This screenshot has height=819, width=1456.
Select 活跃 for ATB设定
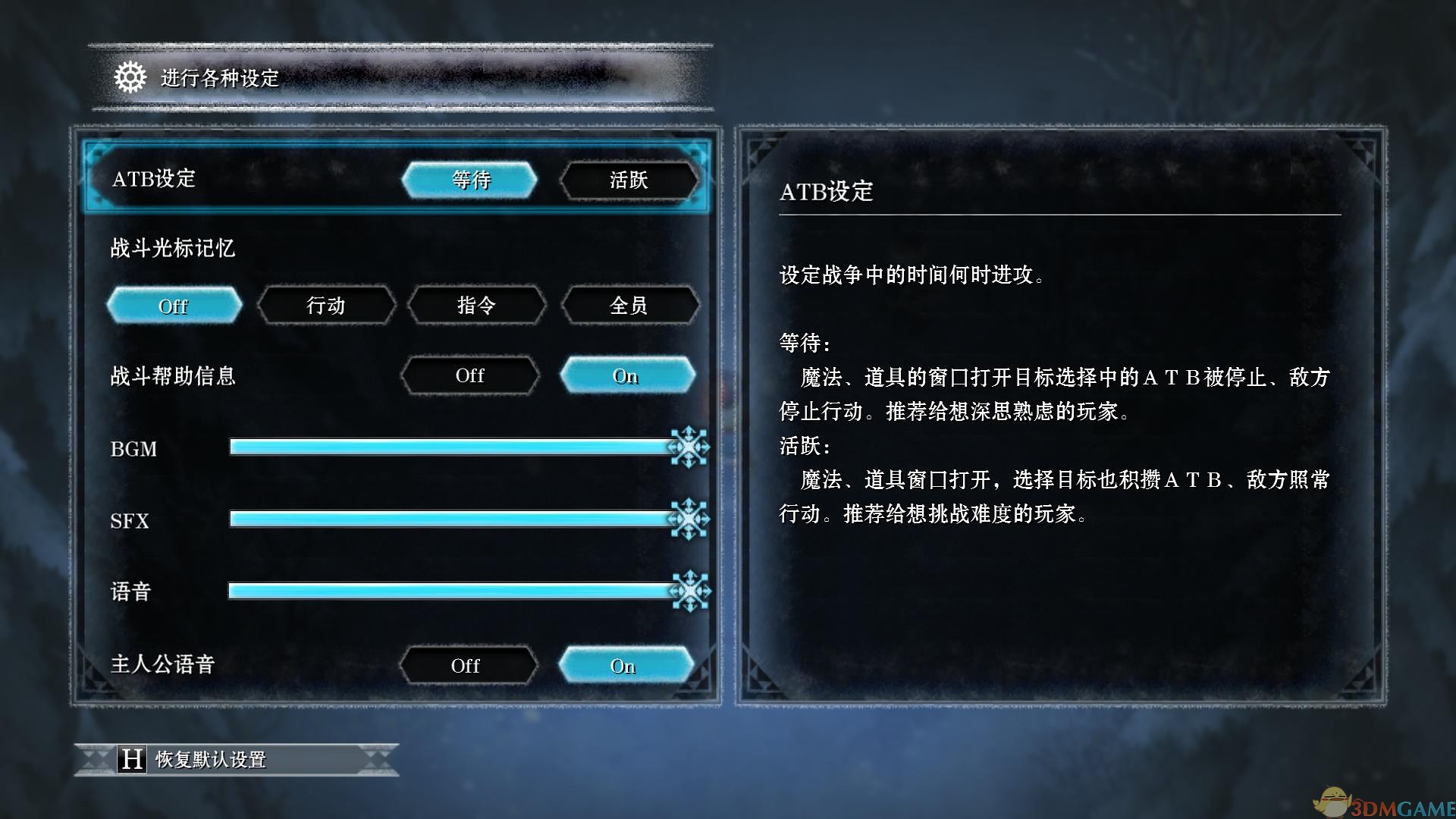[629, 180]
